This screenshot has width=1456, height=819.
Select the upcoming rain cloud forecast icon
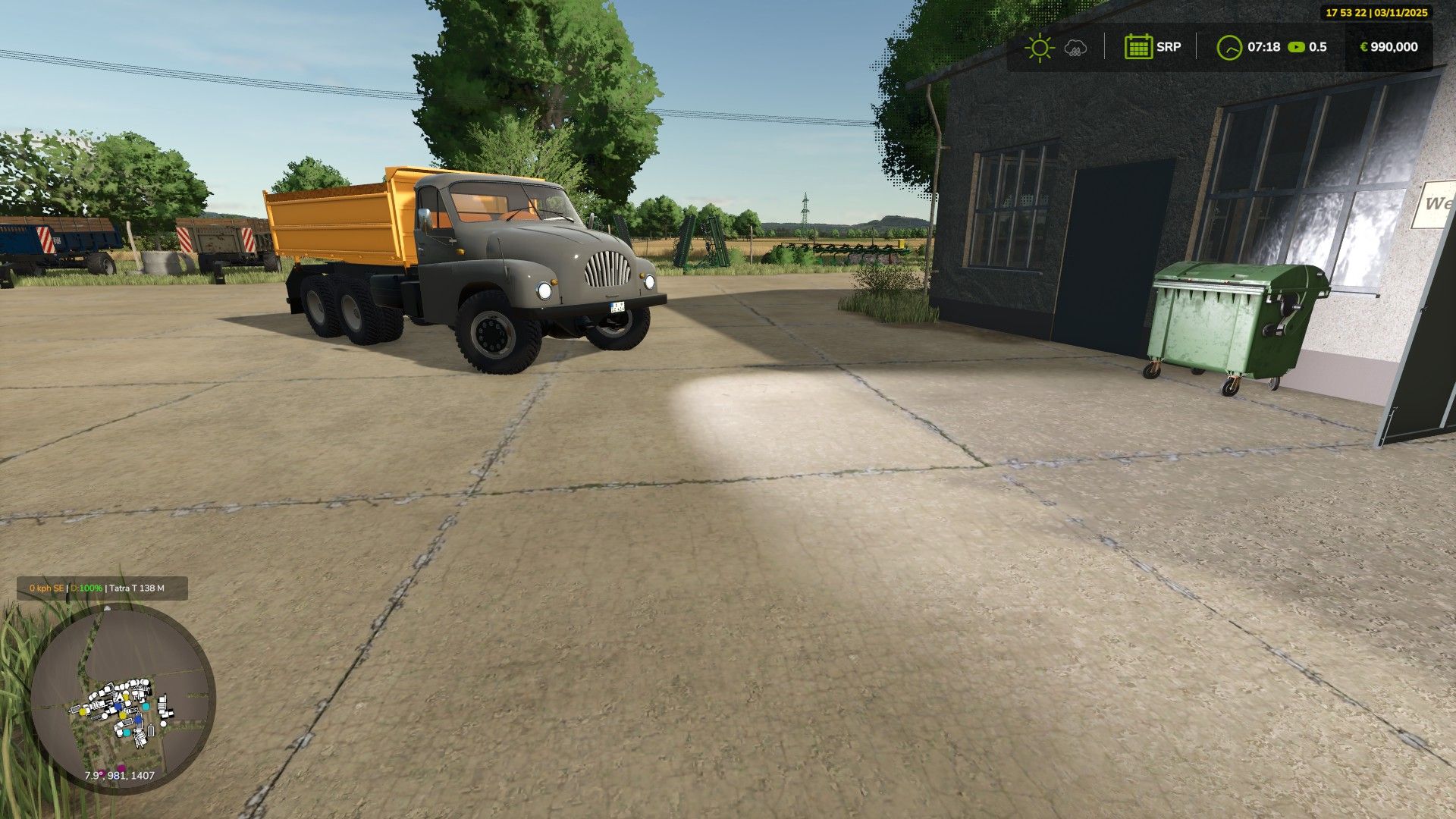(x=1075, y=47)
